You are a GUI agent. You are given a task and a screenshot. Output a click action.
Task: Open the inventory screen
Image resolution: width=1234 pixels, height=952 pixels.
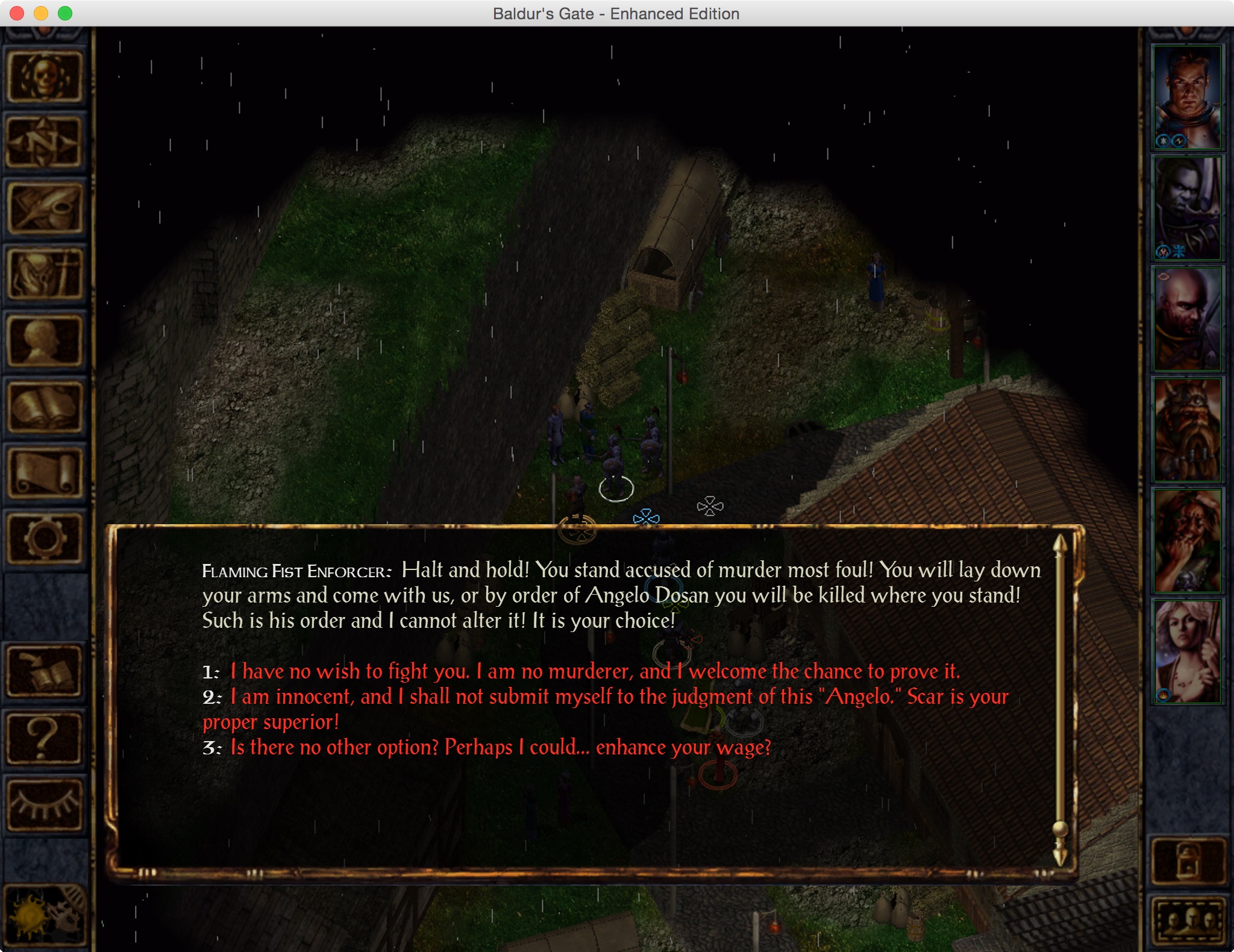[45, 275]
